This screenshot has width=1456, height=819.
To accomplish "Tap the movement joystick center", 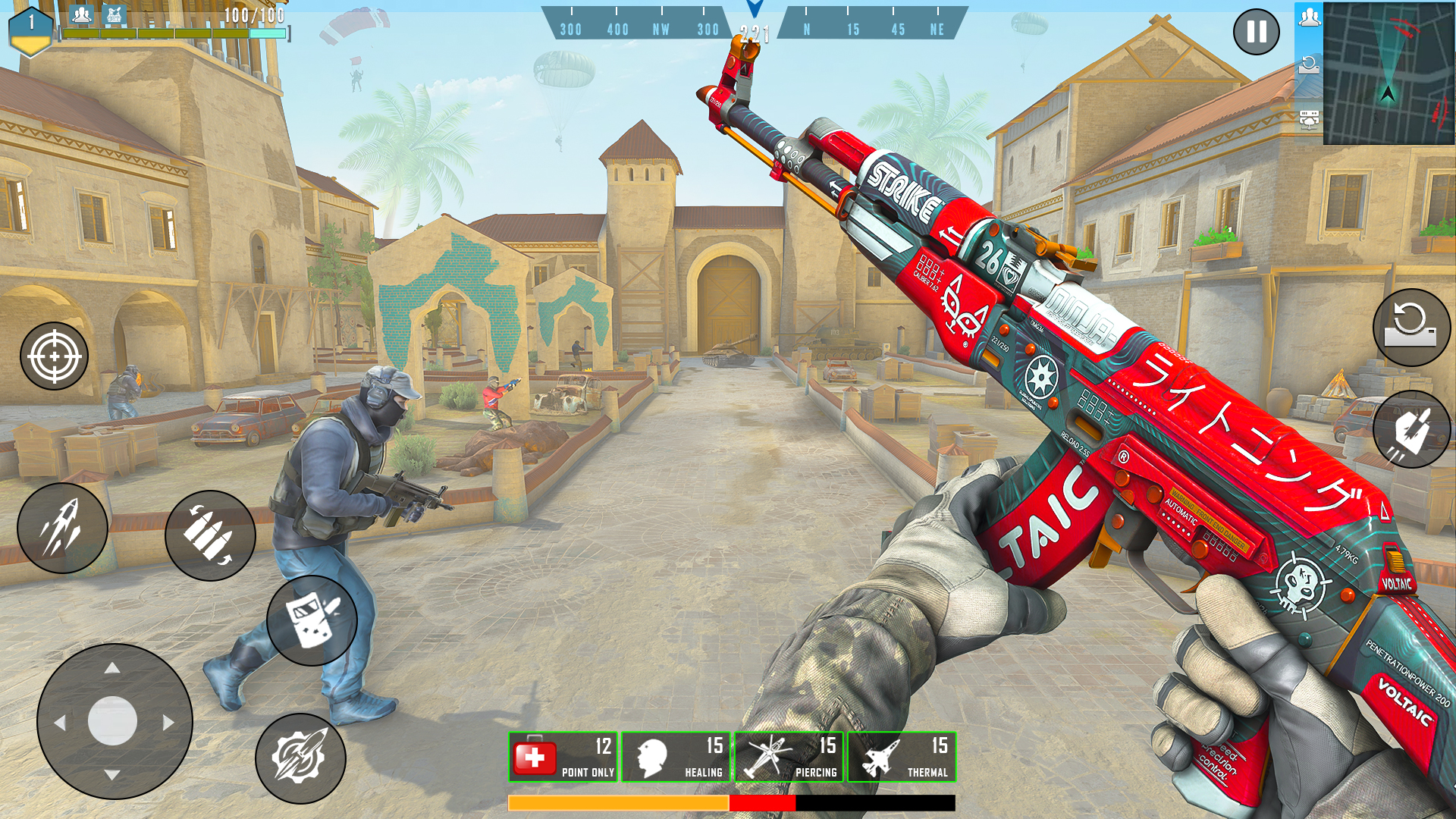I will click(x=113, y=720).
